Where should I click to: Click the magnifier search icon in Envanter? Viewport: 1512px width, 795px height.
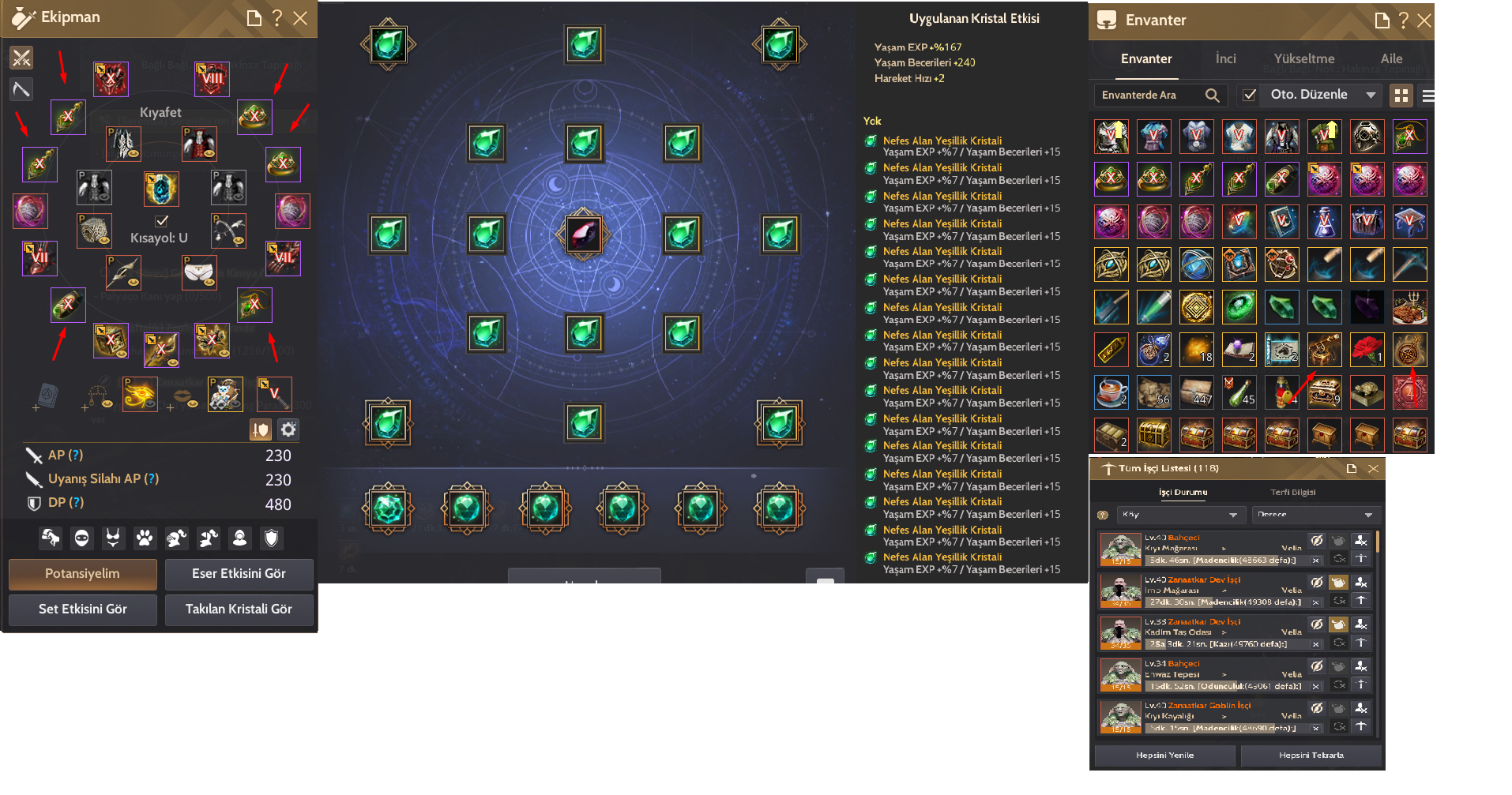point(1213,95)
